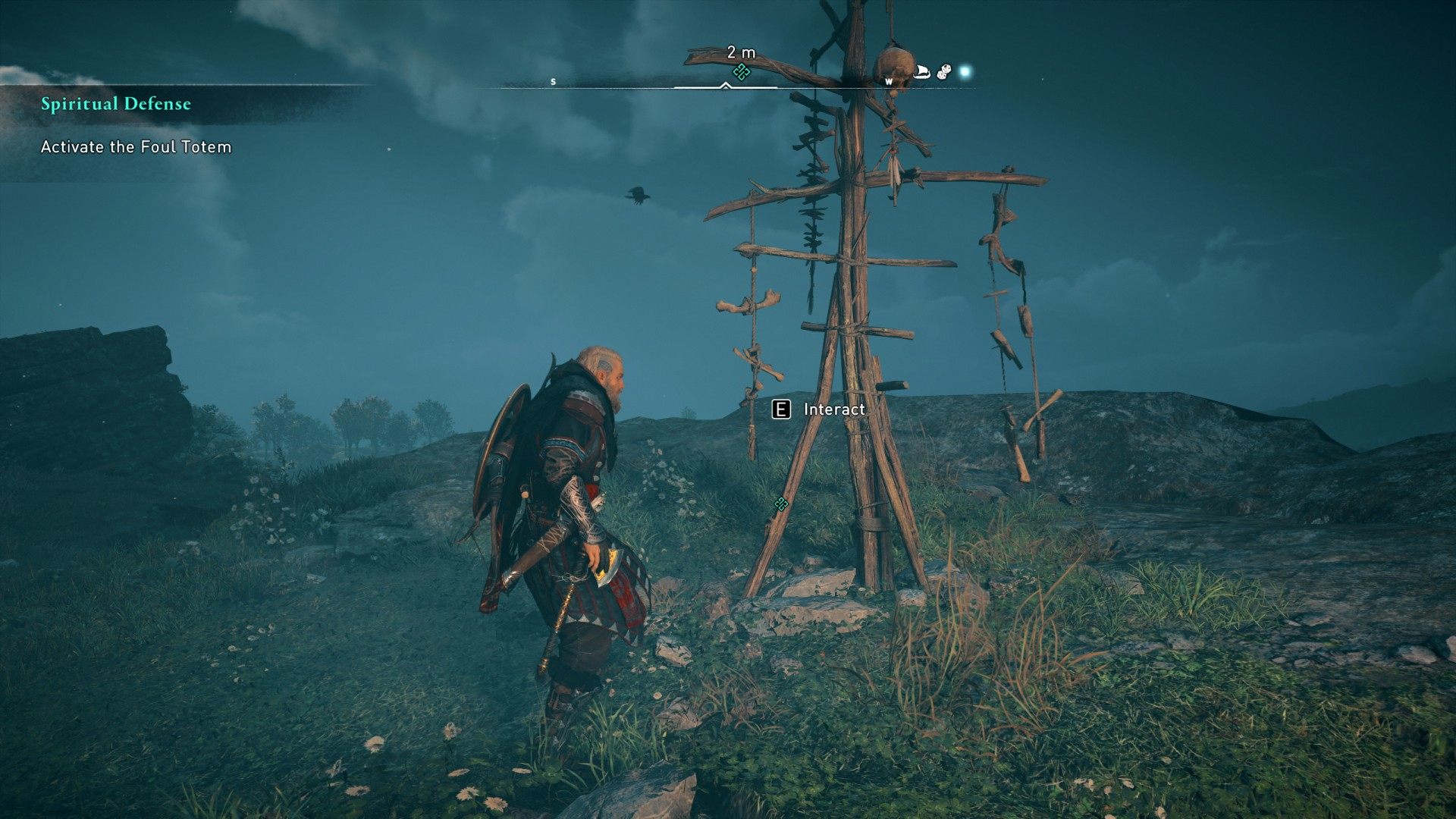This screenshot has width=1456, height=819.
Task: Select the dice icon on the compass
Action: (x=944, y=72)
